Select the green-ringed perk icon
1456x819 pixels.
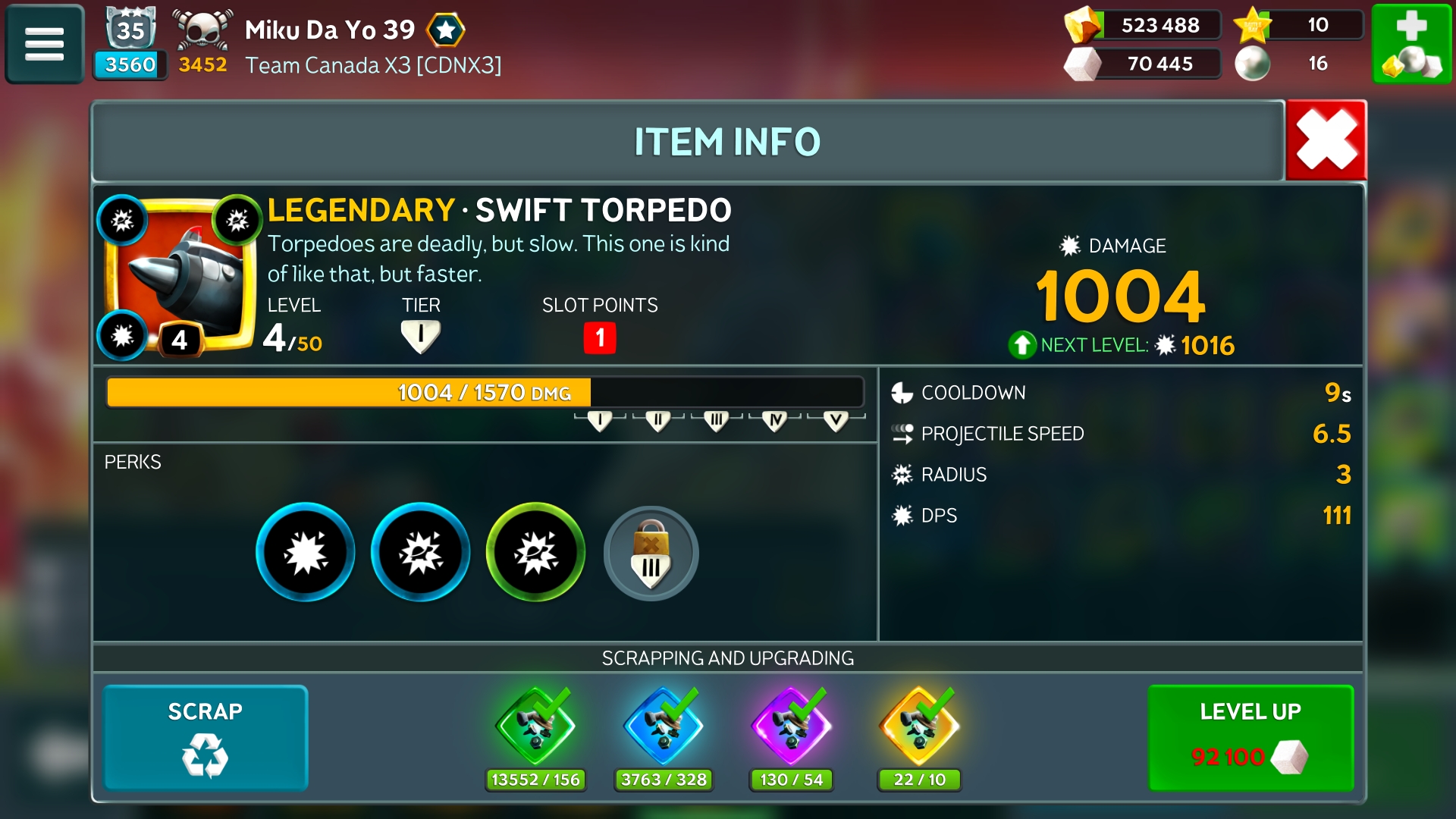point(535,552)
